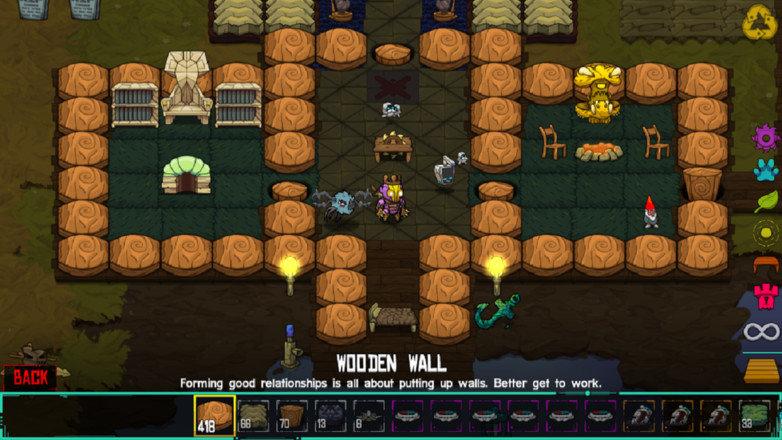Image resolution: width=782 pixels, height=440 pixels.
Task: Open the yellow recycle icon
Action: click(x=758, y=20)
